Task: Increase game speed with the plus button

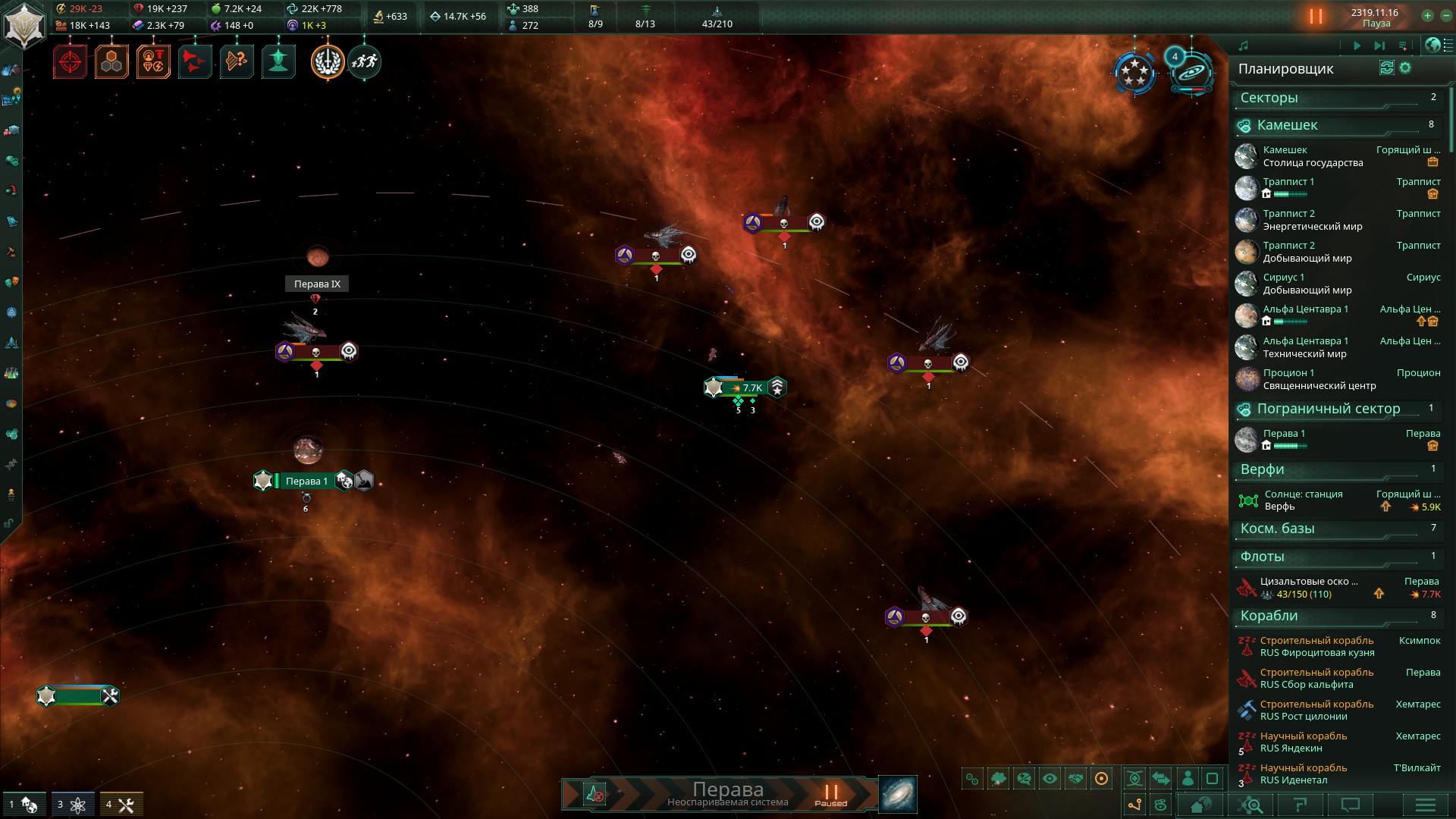Action: pos(1427,15)
